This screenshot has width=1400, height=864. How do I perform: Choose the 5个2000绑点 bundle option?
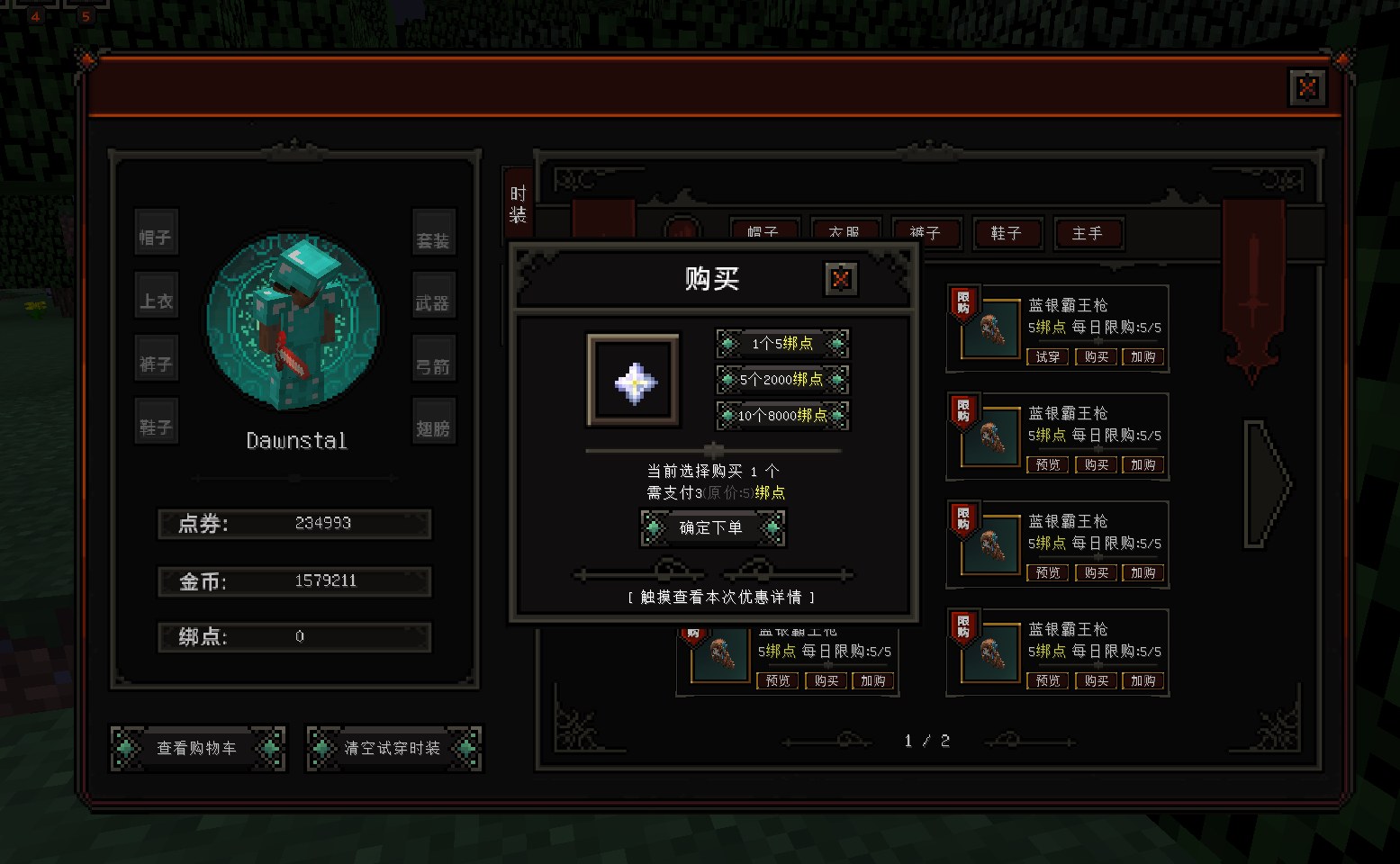point(782,380)
